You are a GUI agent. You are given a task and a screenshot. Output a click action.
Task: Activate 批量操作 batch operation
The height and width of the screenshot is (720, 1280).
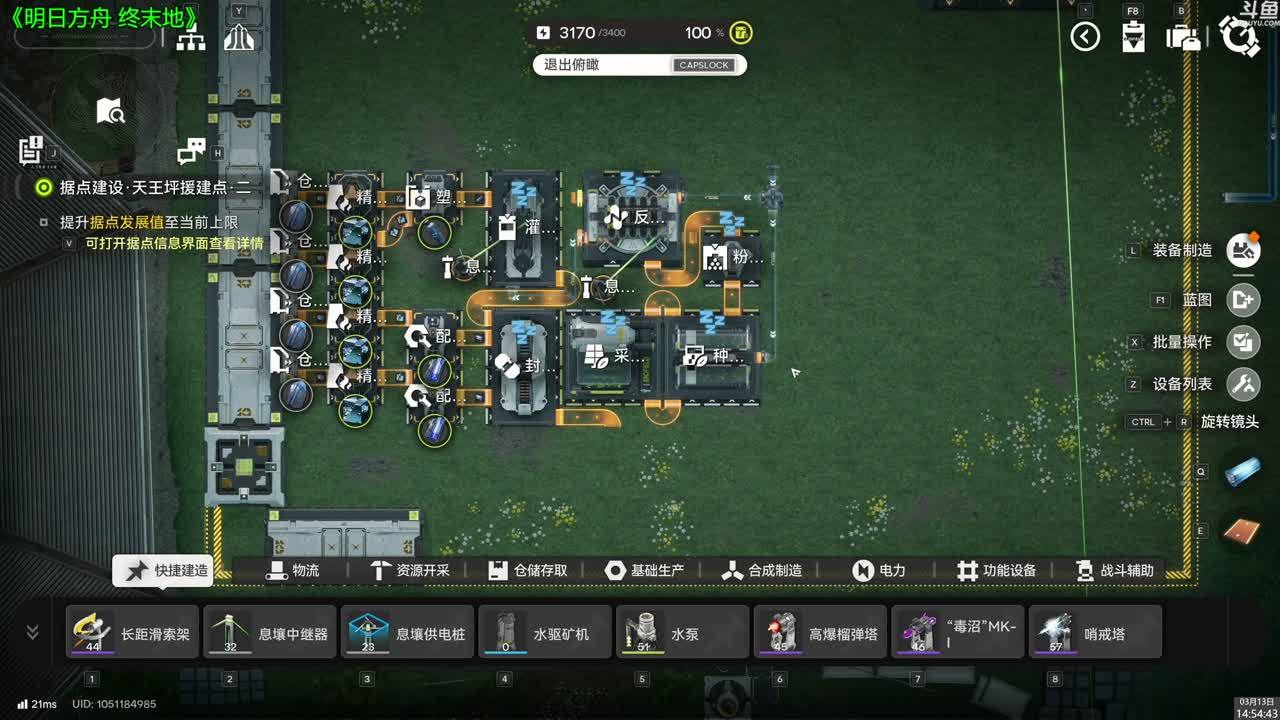point(1243,341)
